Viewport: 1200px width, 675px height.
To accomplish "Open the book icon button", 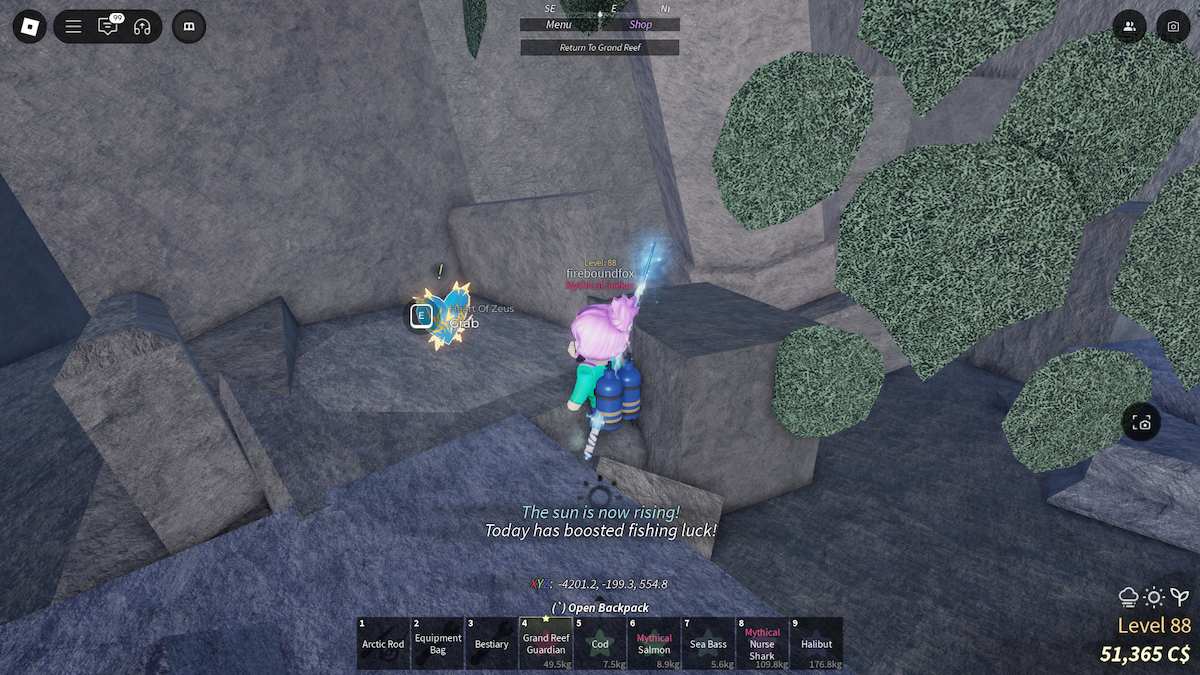I will coord(189,27).
